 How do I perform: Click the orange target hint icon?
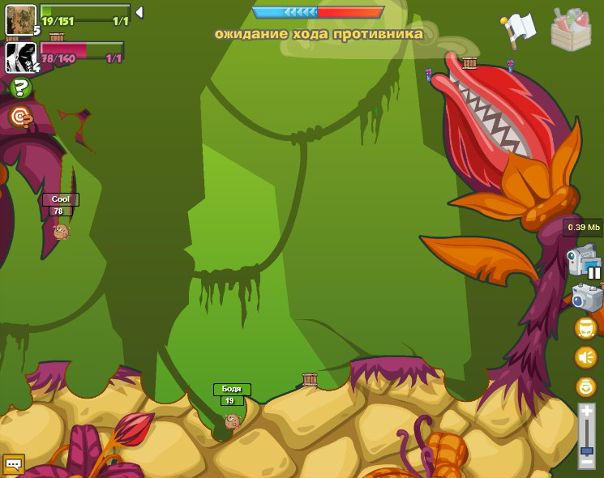pos(20,118)
